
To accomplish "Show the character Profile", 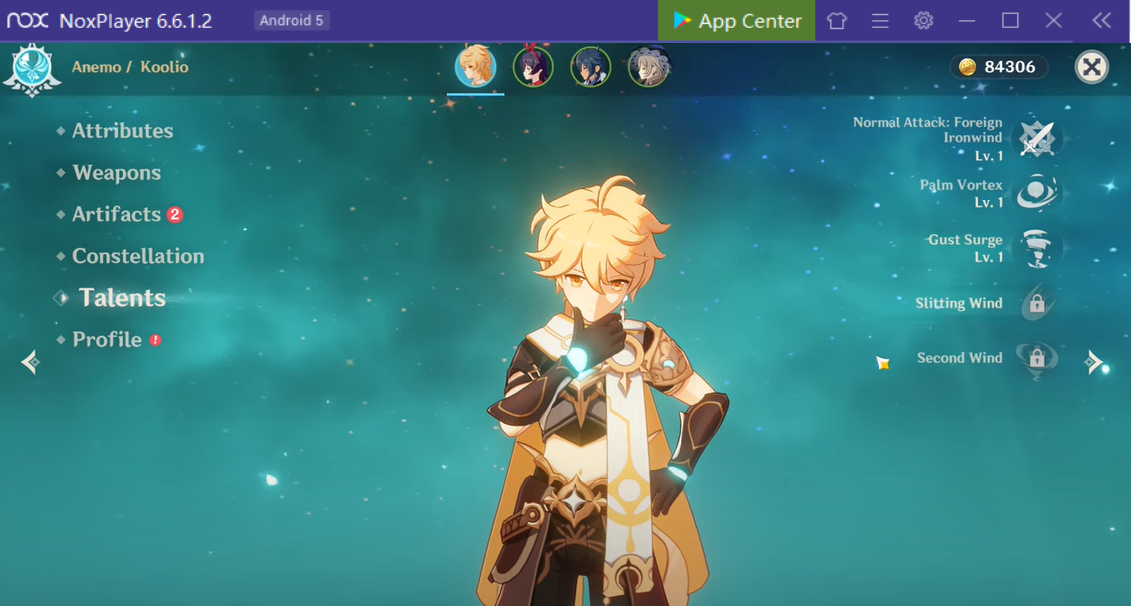I will [x=107, y=340].
